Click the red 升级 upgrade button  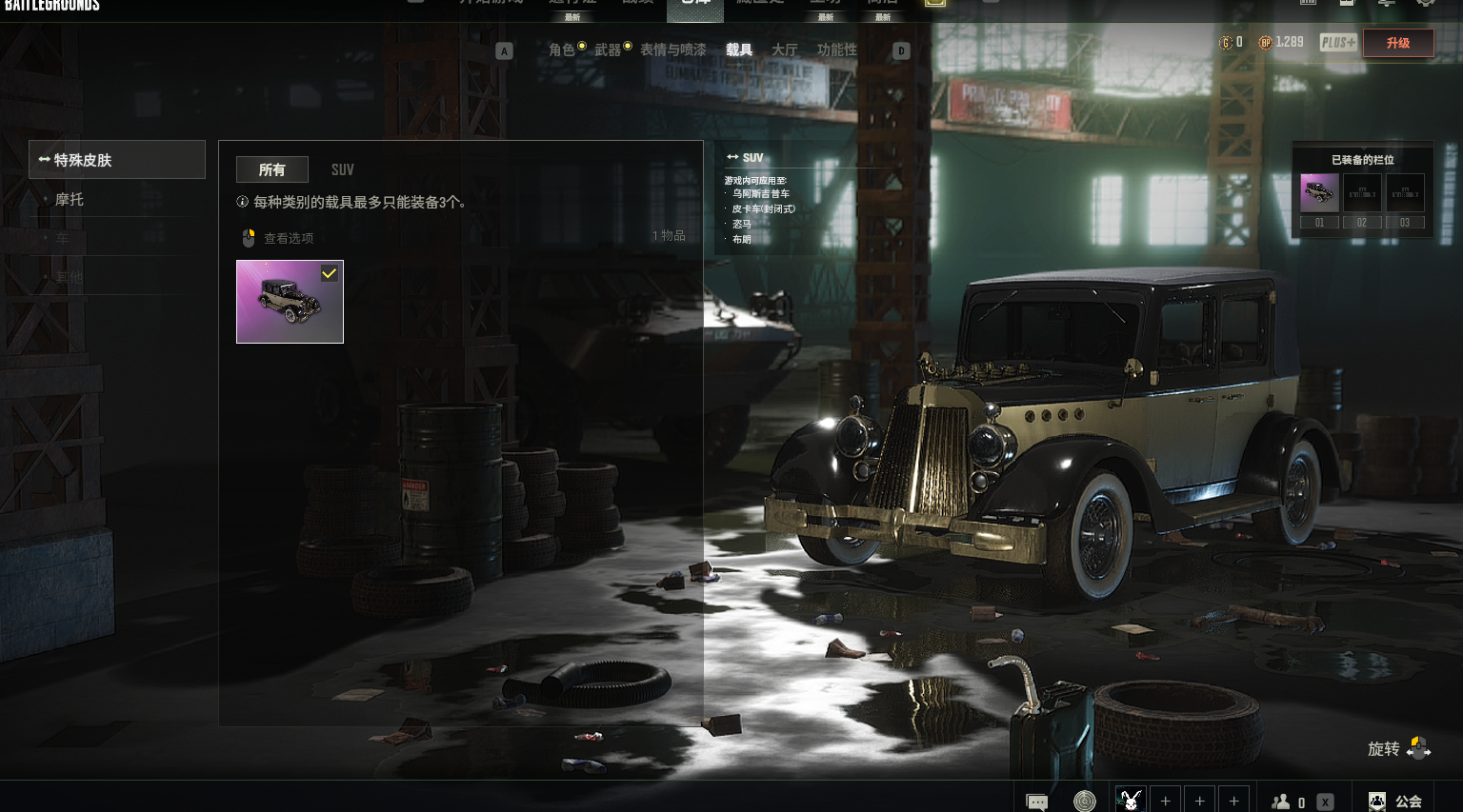click(1397, 43)
